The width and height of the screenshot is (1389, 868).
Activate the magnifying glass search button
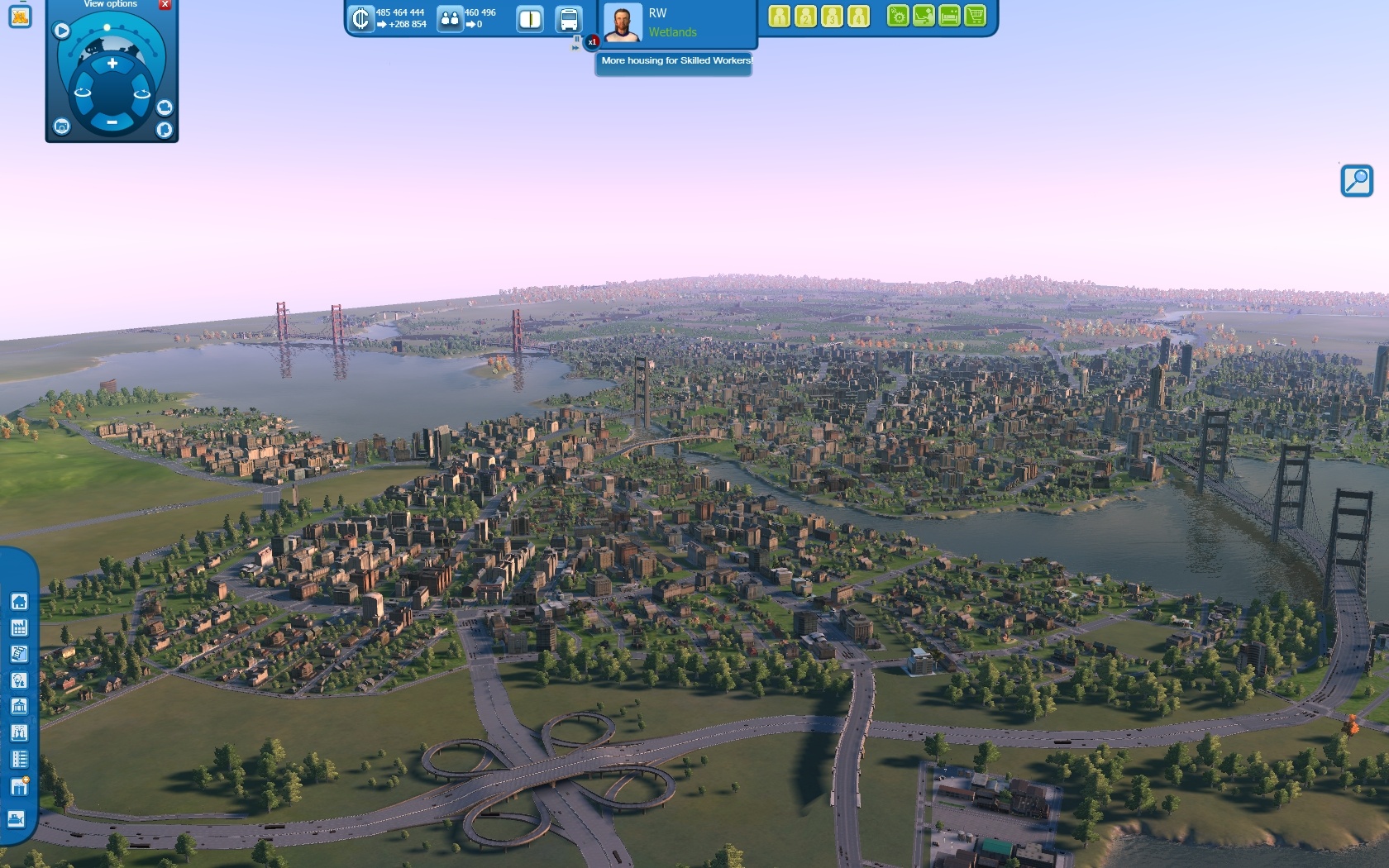tap(1357, 180)
